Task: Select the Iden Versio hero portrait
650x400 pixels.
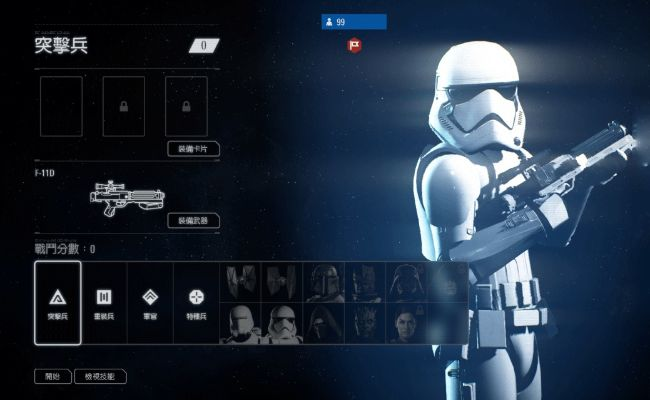Action: click(406, 323)
